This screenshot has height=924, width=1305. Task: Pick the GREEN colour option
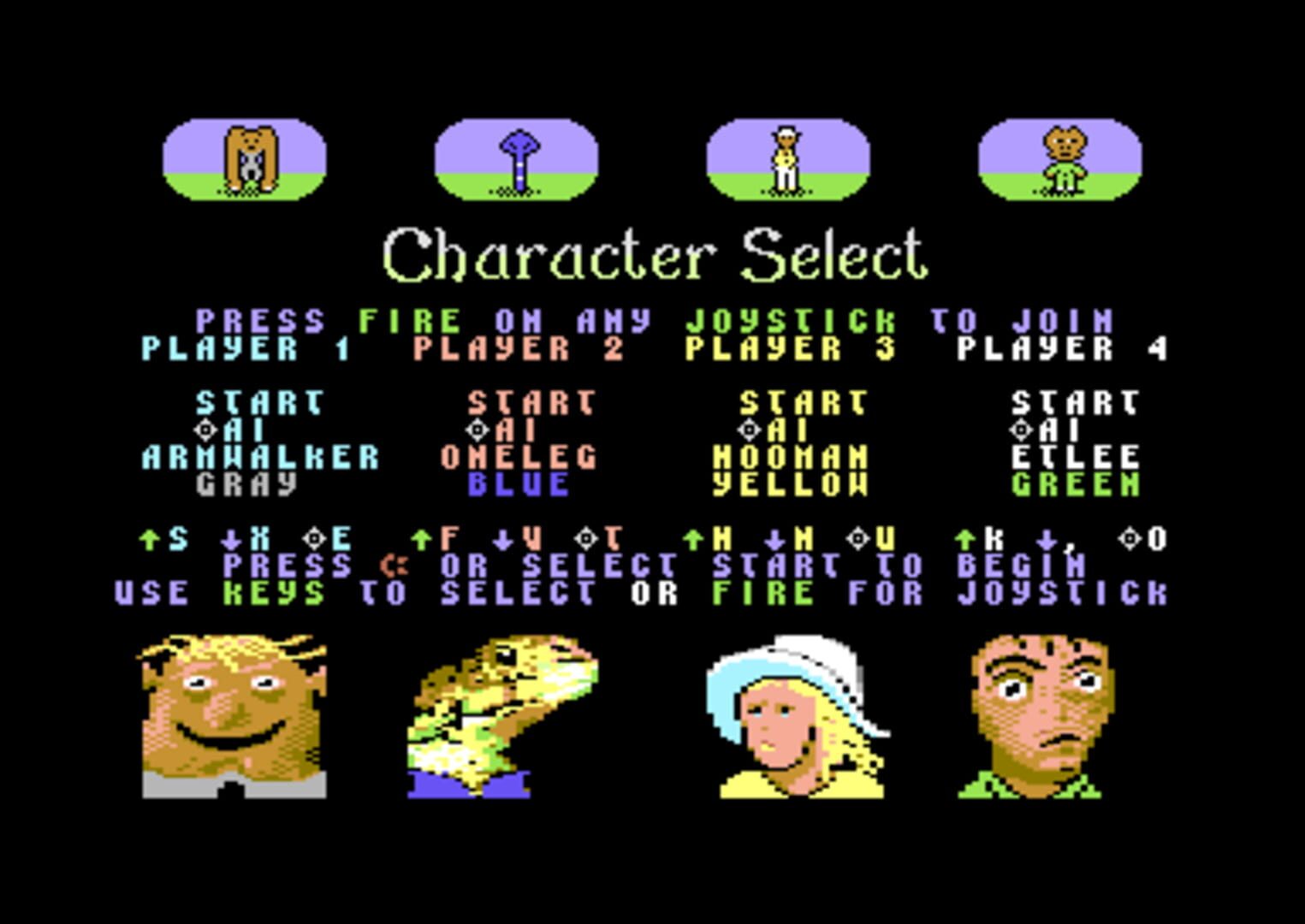[x=1075, y=484]
